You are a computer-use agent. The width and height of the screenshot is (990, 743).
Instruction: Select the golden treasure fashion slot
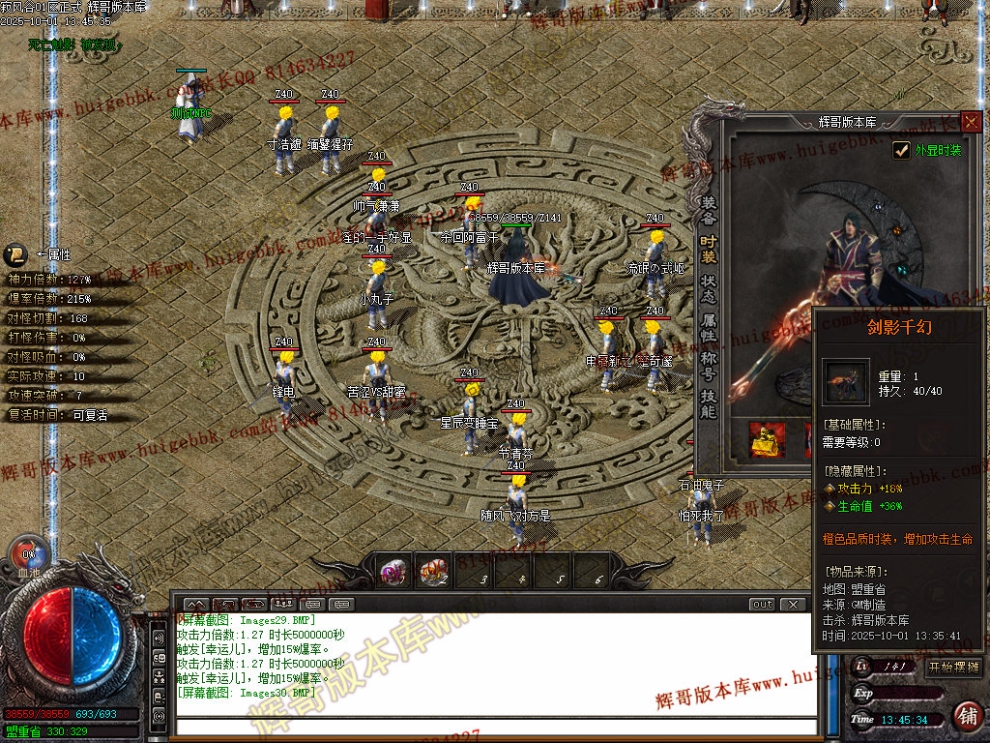[768, 440]
